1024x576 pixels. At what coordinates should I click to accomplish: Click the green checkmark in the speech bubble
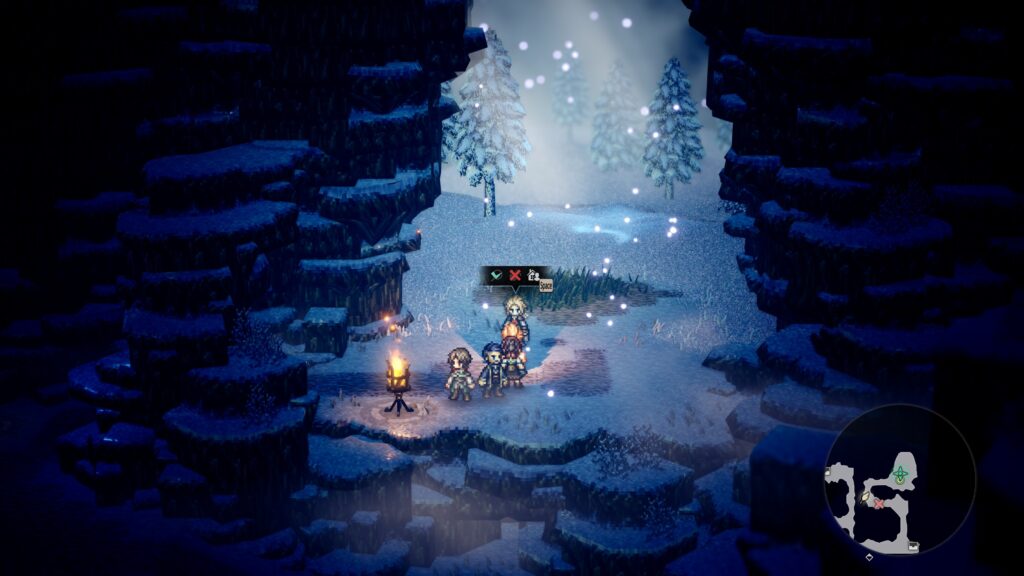(497, 275)
